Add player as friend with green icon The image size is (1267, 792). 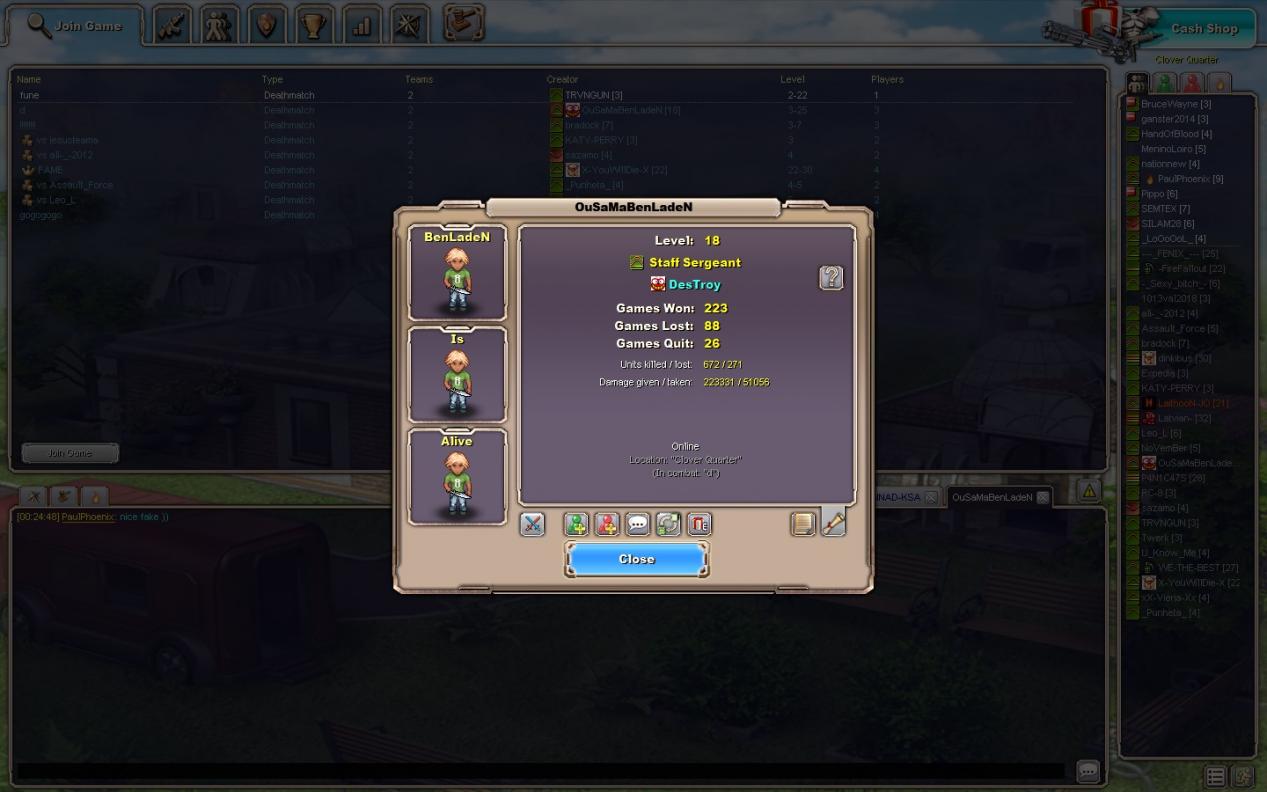tap(576, 524)
